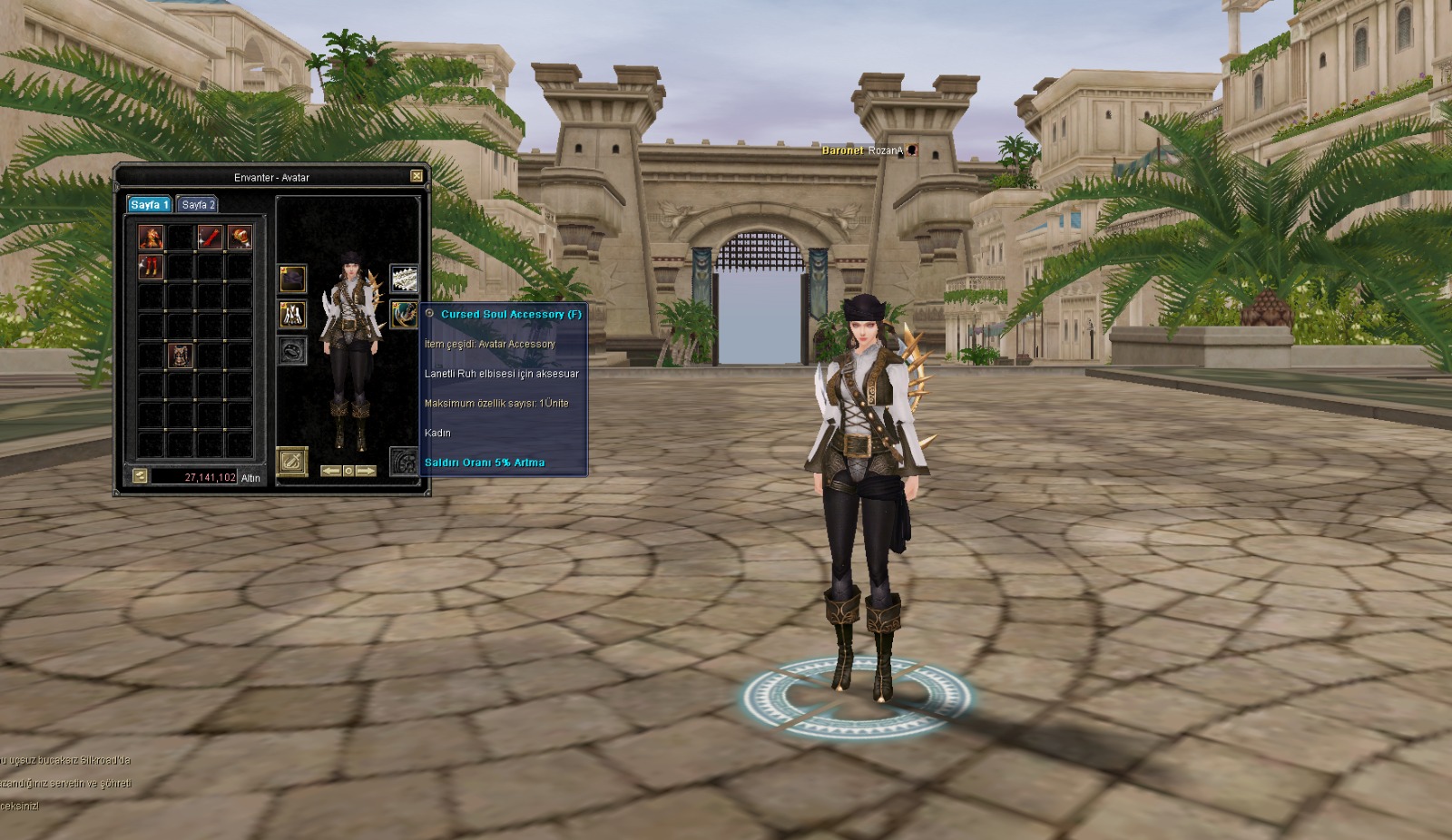Screen dimensions: 1452x840
Task: Click the equipped white dress avatar slot
Action: pos(292,315)
